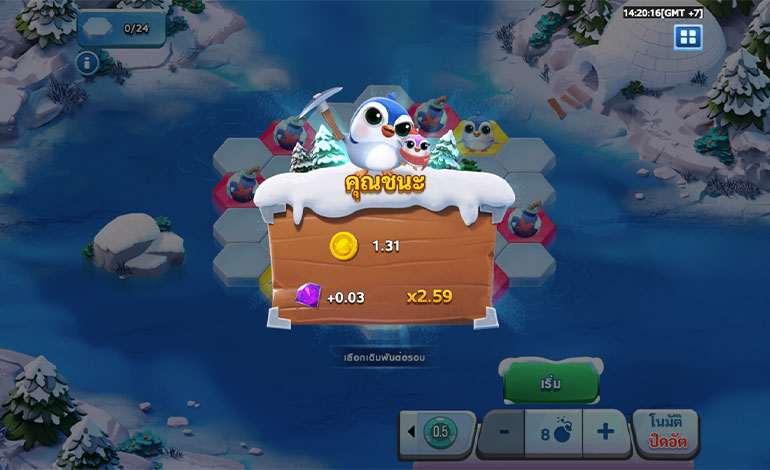The height and width of the screenshot is (470, 770).
Task: Open the blue grid menu button
Action: [x=687, y=38]
